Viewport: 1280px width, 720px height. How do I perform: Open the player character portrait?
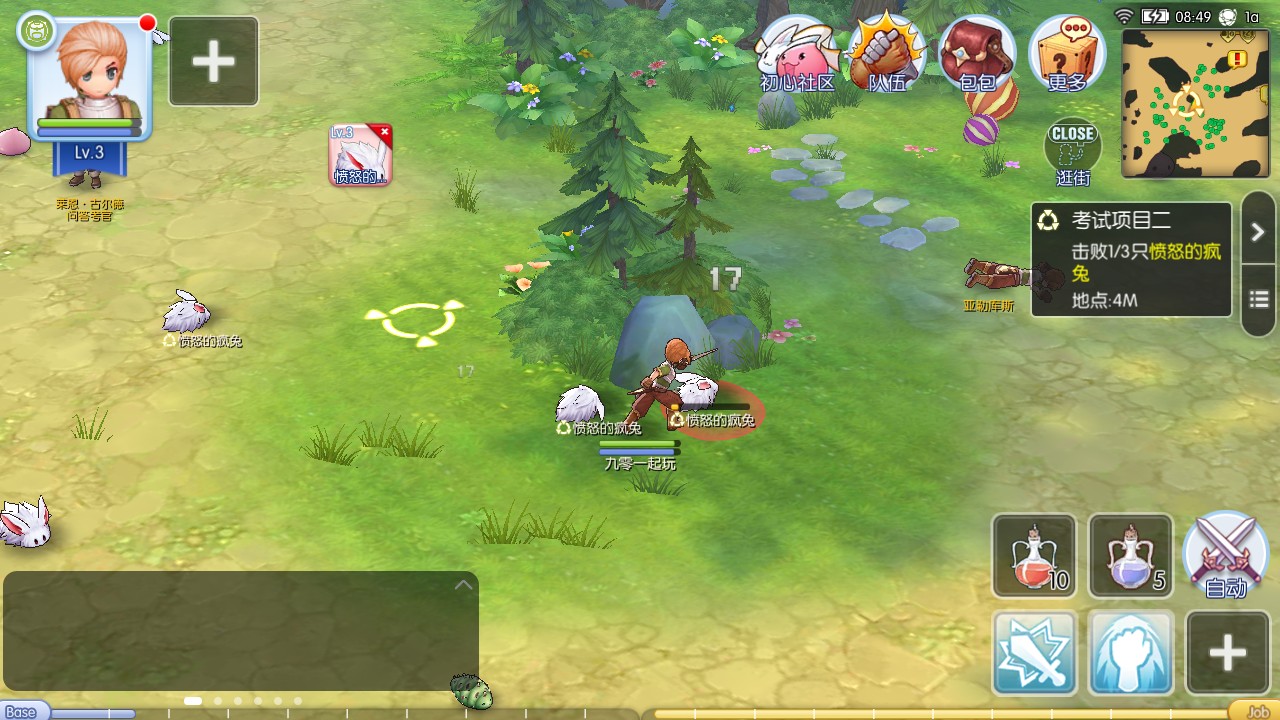click(x=90, y=78)
